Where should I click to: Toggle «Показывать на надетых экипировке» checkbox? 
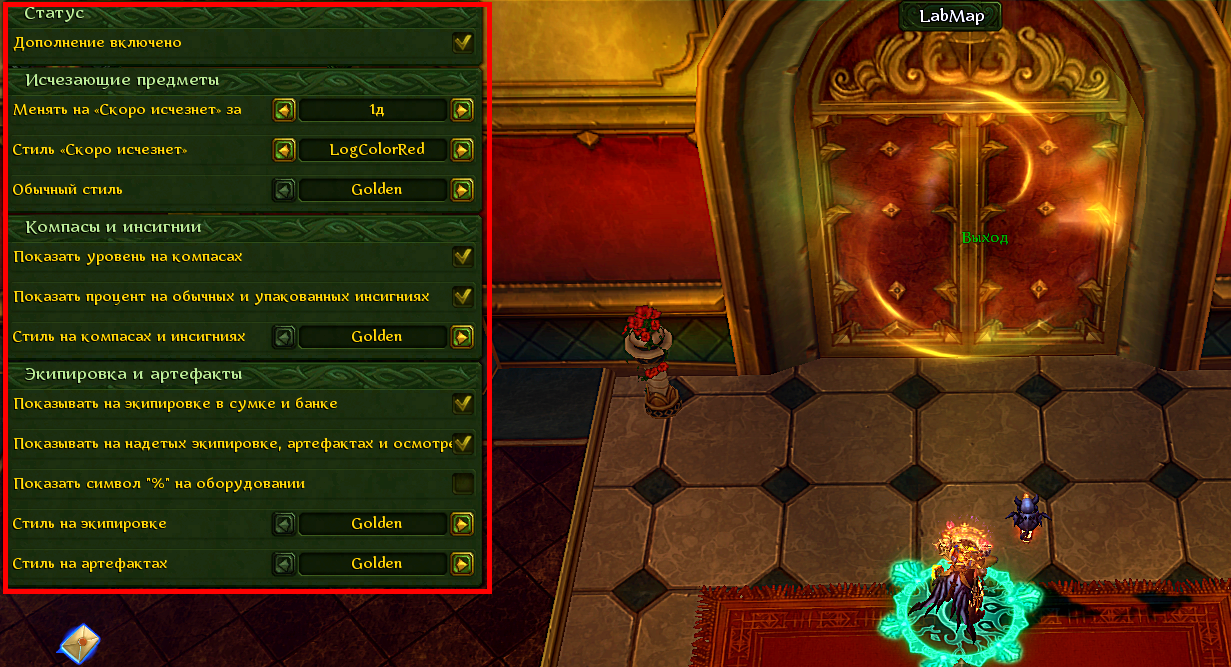(x=462, y=443)
